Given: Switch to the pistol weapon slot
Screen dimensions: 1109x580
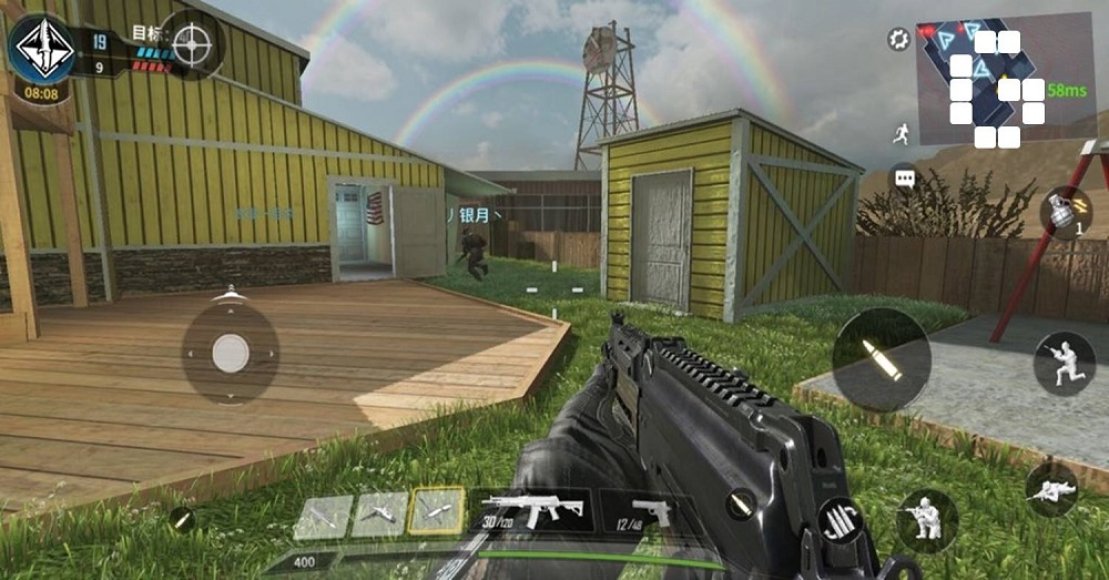Looking at the screenshot, I should [x=641, y=512].
